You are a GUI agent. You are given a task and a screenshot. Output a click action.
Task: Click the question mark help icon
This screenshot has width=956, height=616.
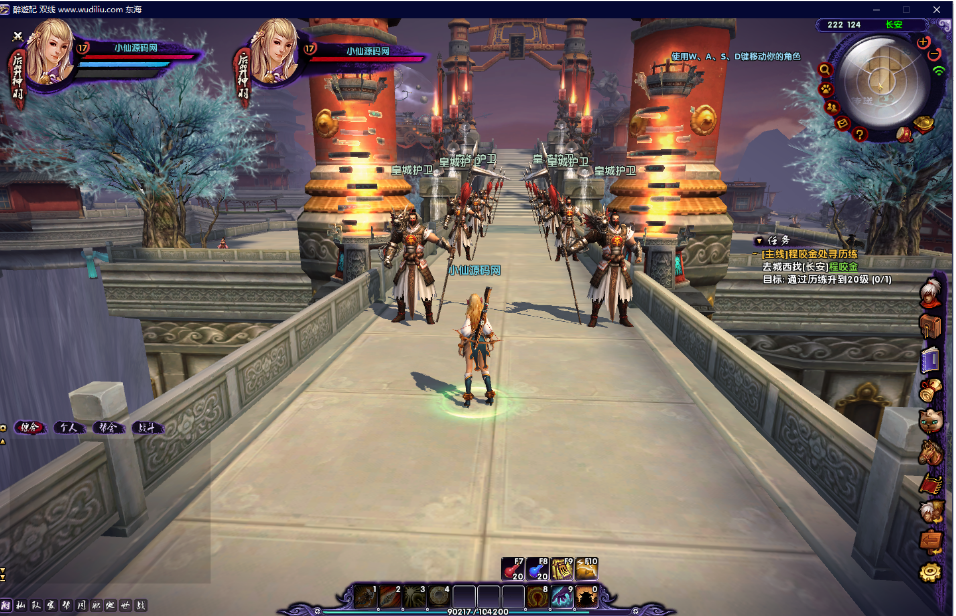[x=859, y=134]
